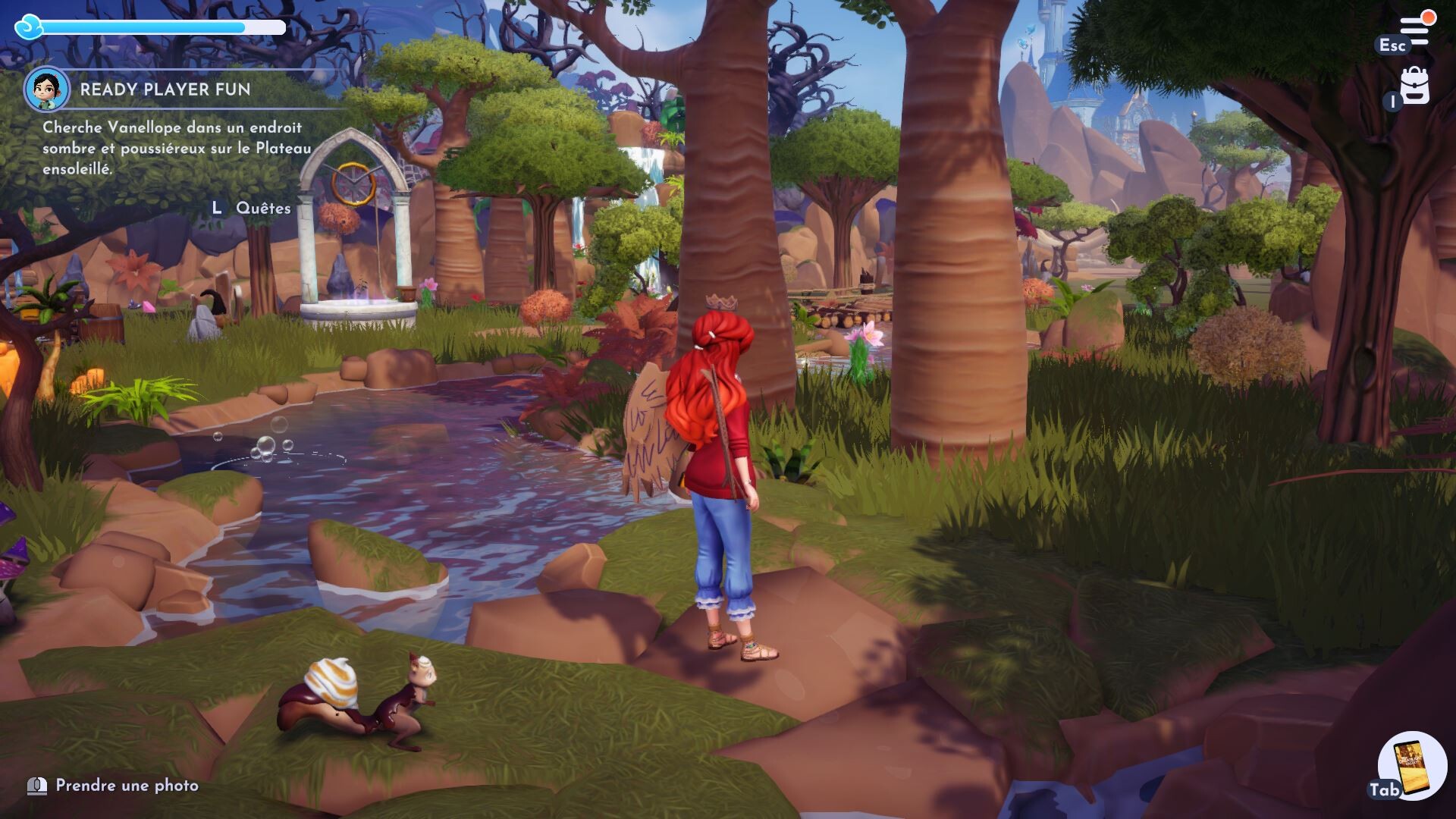Viewport: 1456px width, 819px height.
Task: Click the L key badge beside Quêtes
Action: click(216, 207)
